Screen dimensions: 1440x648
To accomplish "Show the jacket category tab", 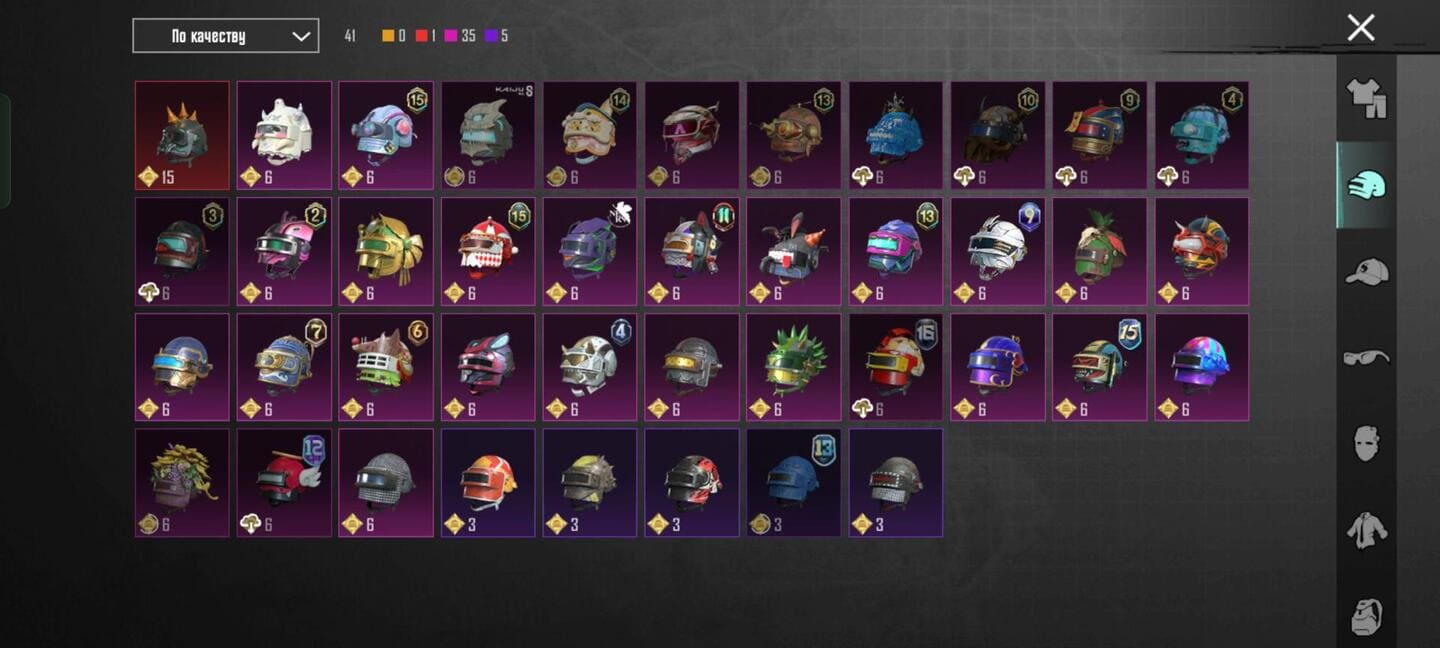I will (x=1366, y=528).
